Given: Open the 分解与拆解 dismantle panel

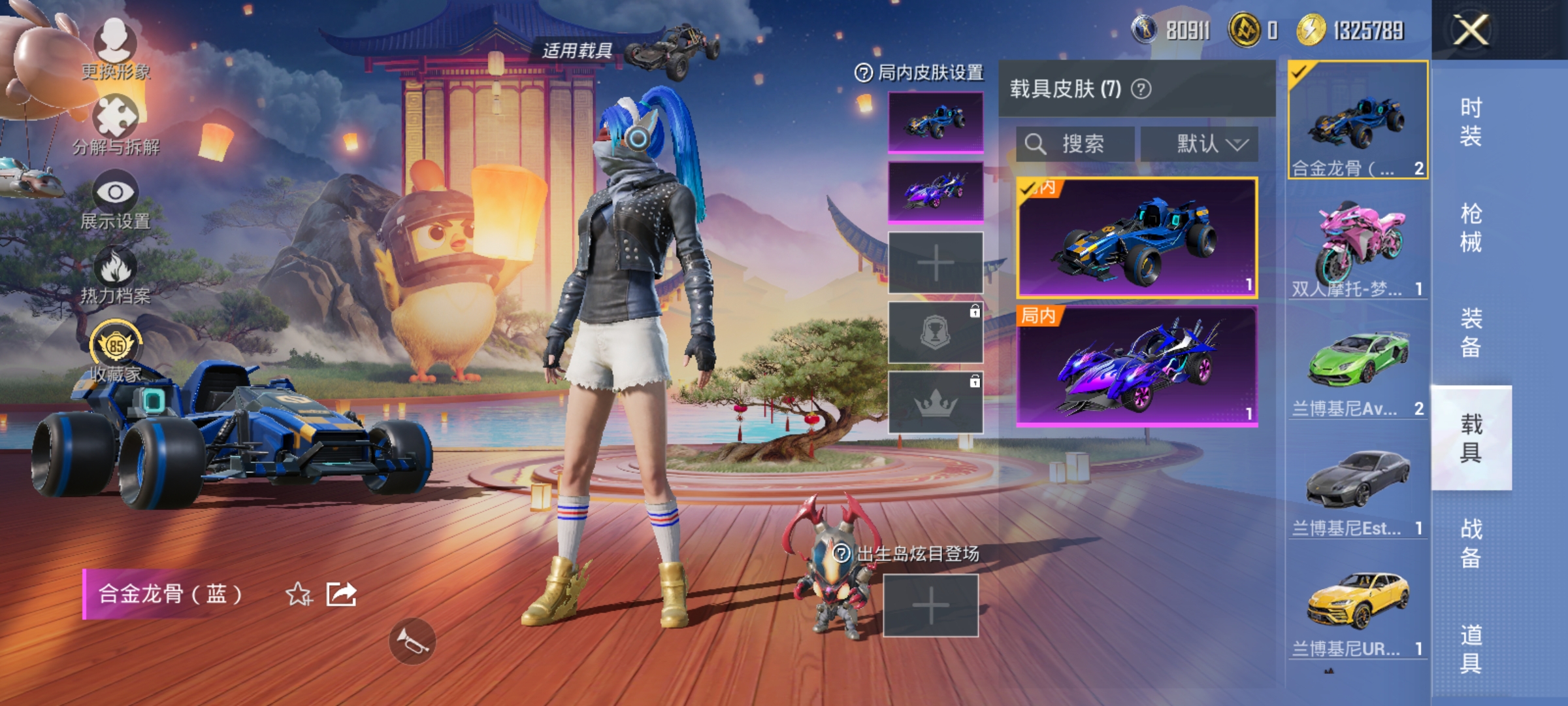Looking at the screenshot, I should pos(116,121).
